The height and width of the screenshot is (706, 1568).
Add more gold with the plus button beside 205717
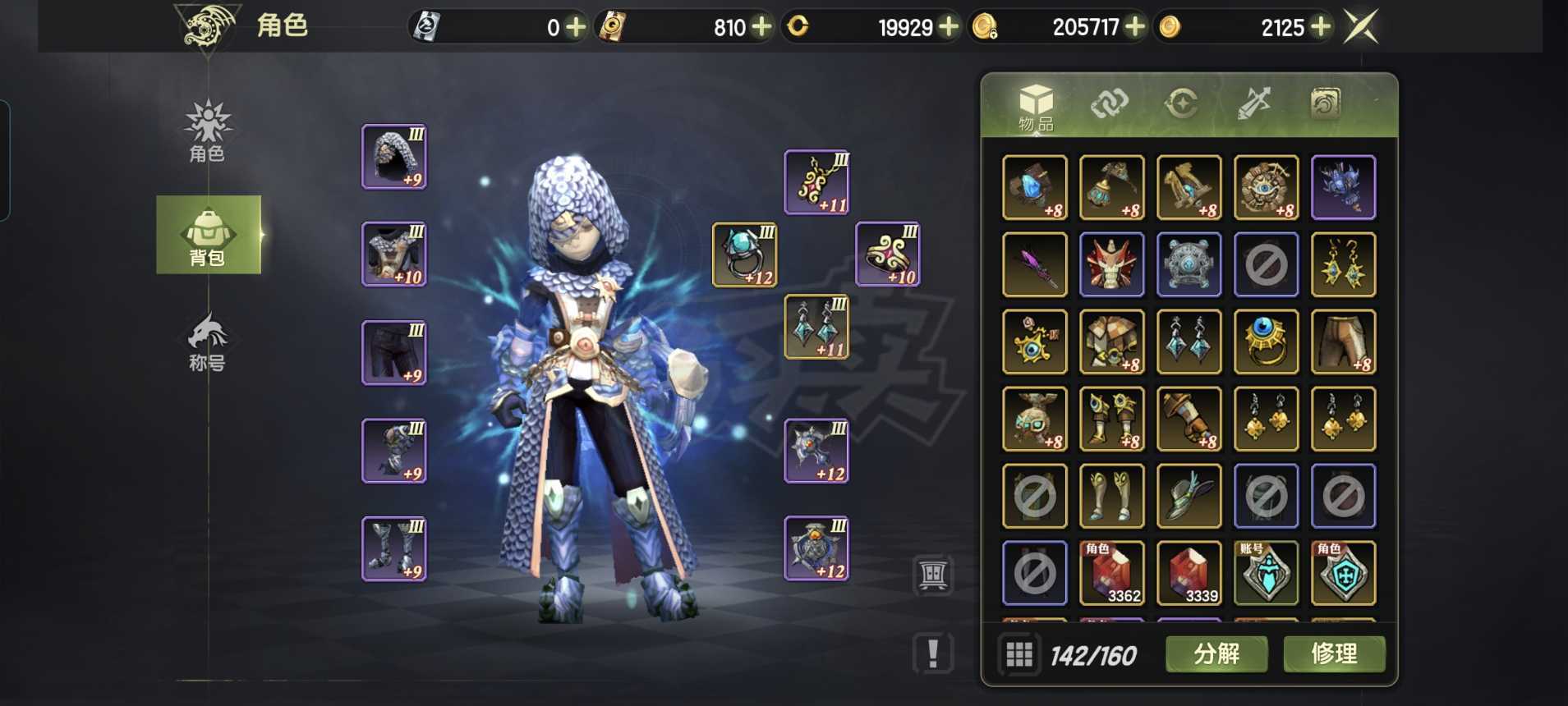pyautogui.click(x=1135, y=27)
